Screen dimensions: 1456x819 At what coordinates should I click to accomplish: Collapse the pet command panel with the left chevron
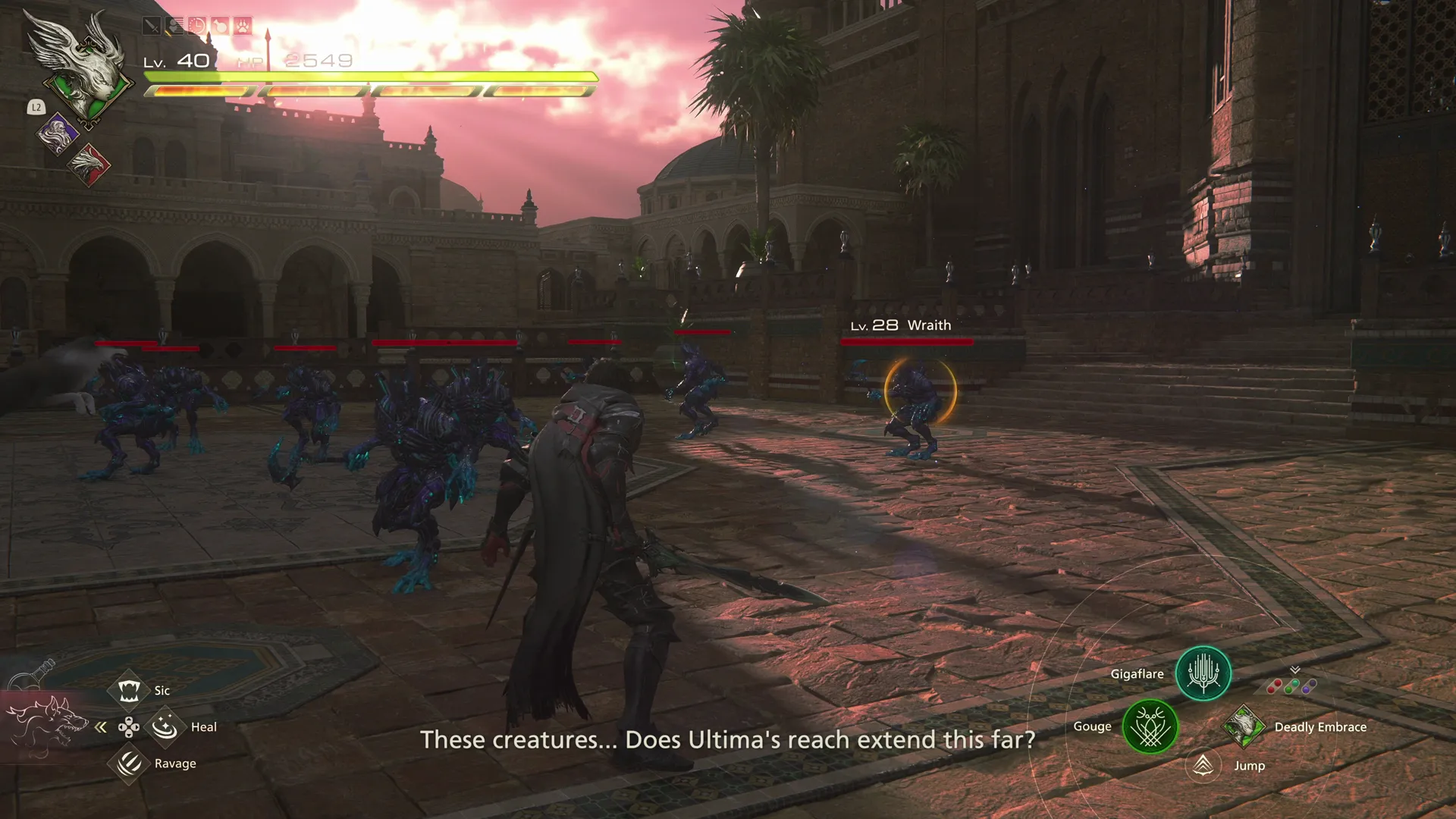[101, 726]
